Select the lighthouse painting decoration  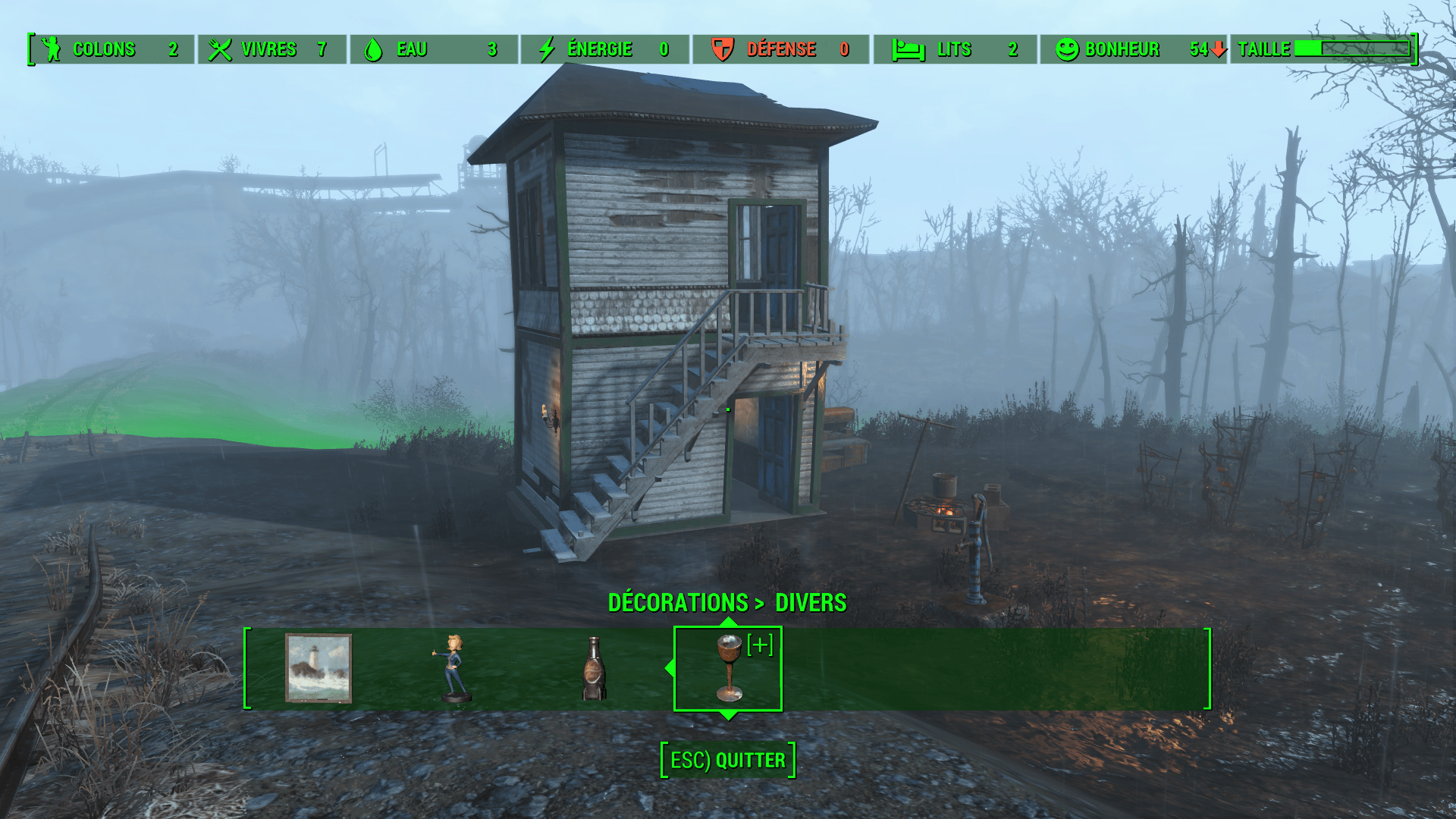[x=318, y=668]
